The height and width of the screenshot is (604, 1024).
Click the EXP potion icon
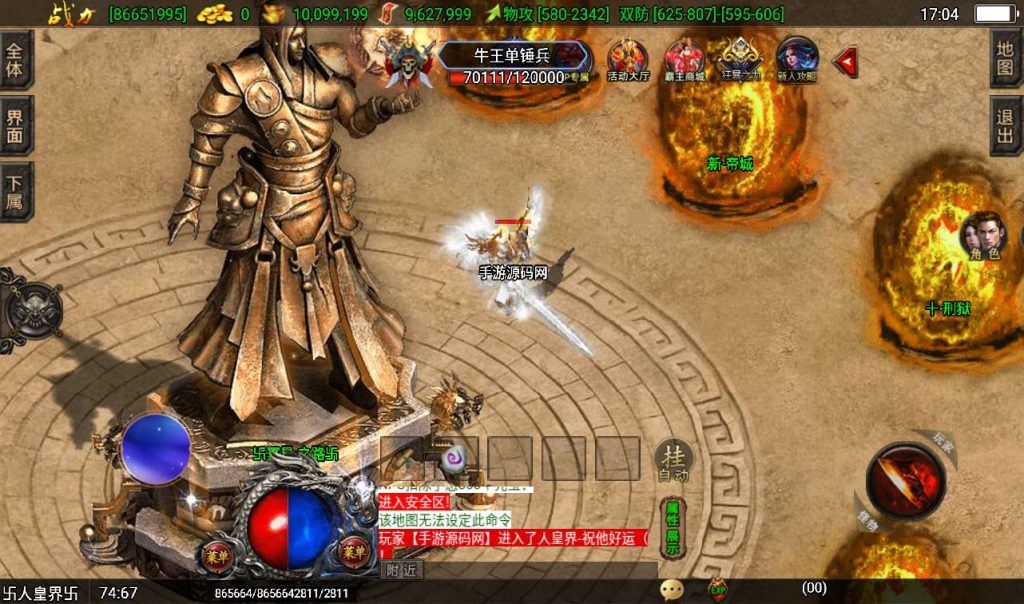click(717, 590)
